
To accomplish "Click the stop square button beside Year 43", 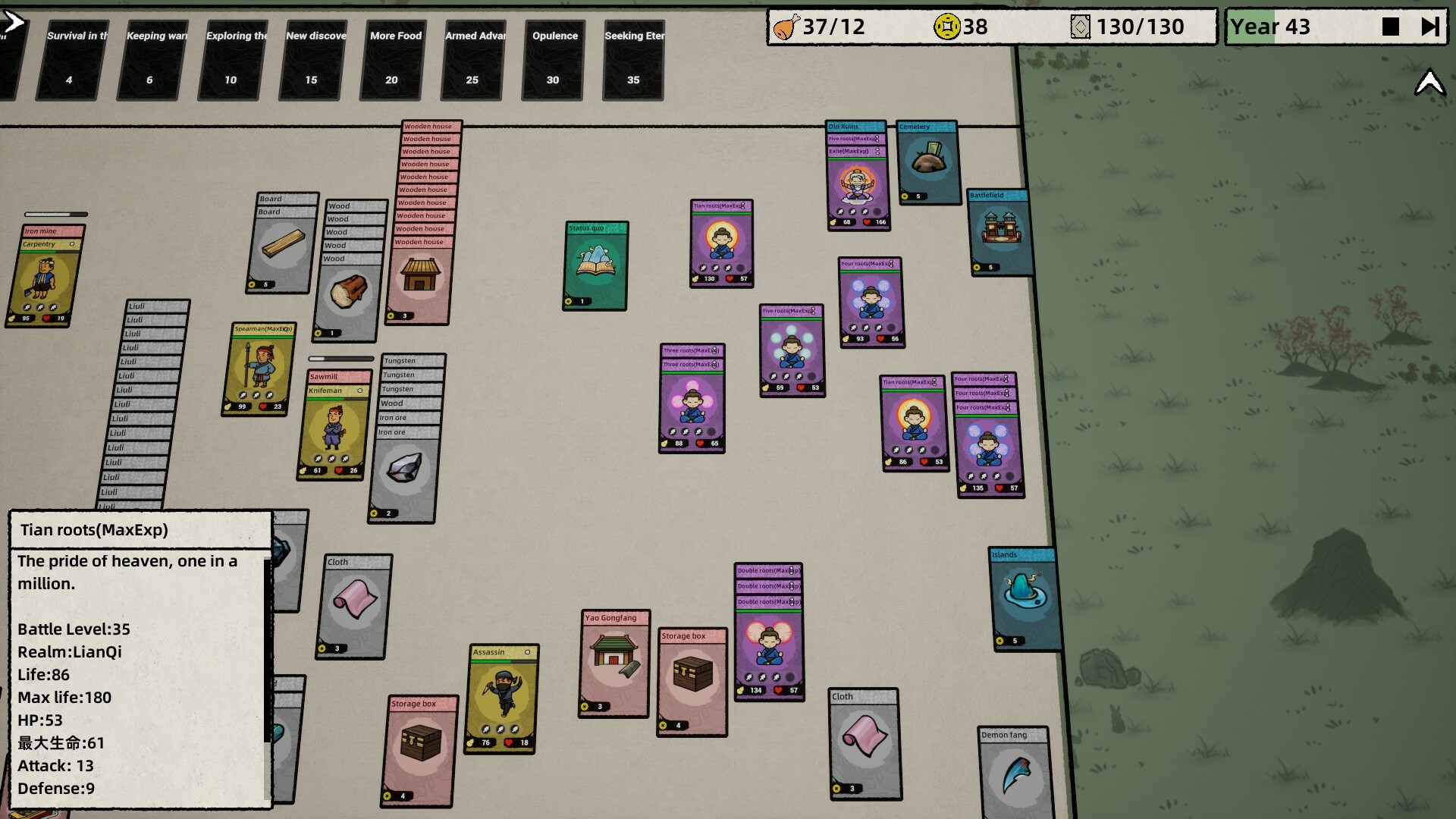I will (1390, 26).
